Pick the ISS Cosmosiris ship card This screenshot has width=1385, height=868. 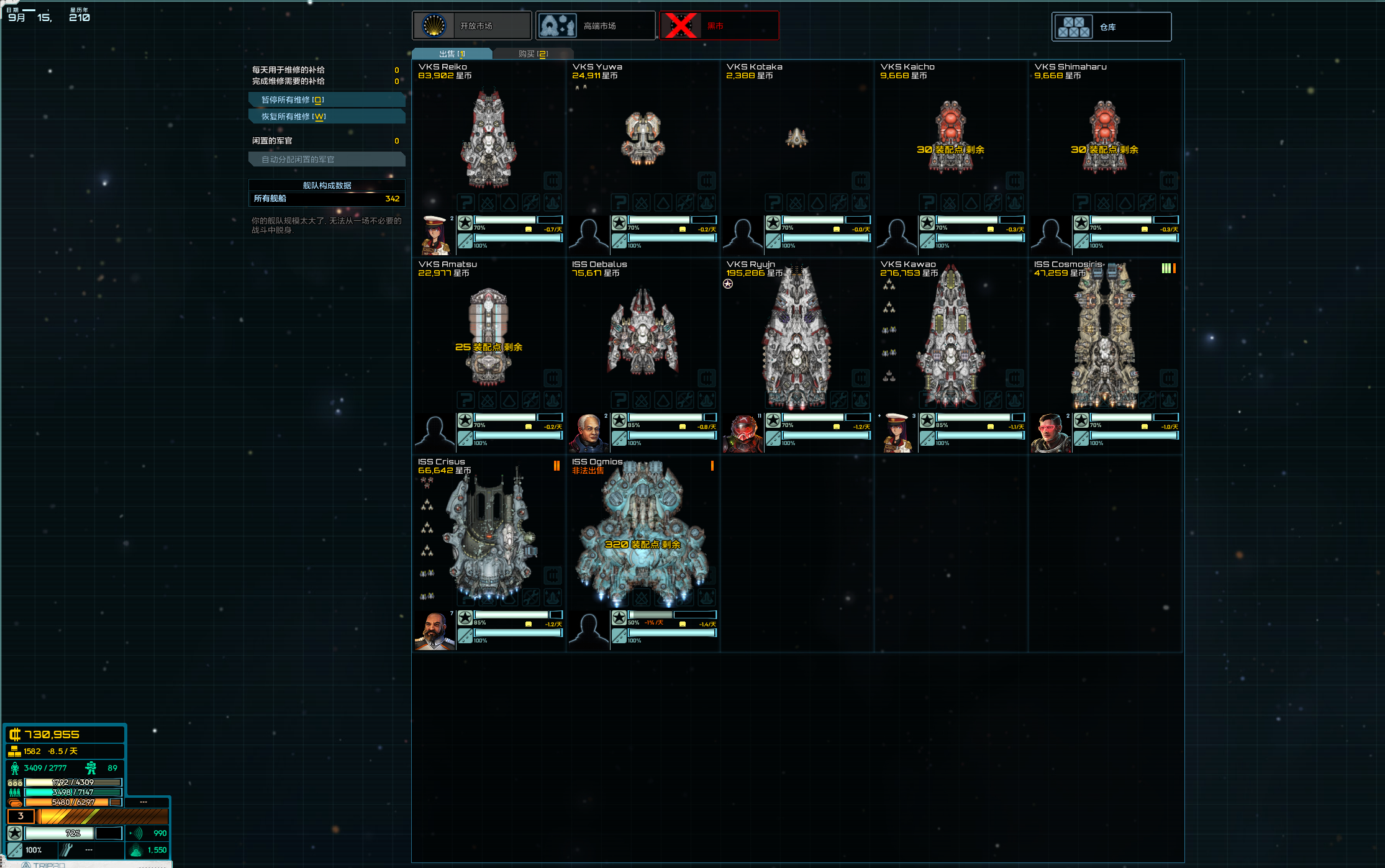(1105, 338)
